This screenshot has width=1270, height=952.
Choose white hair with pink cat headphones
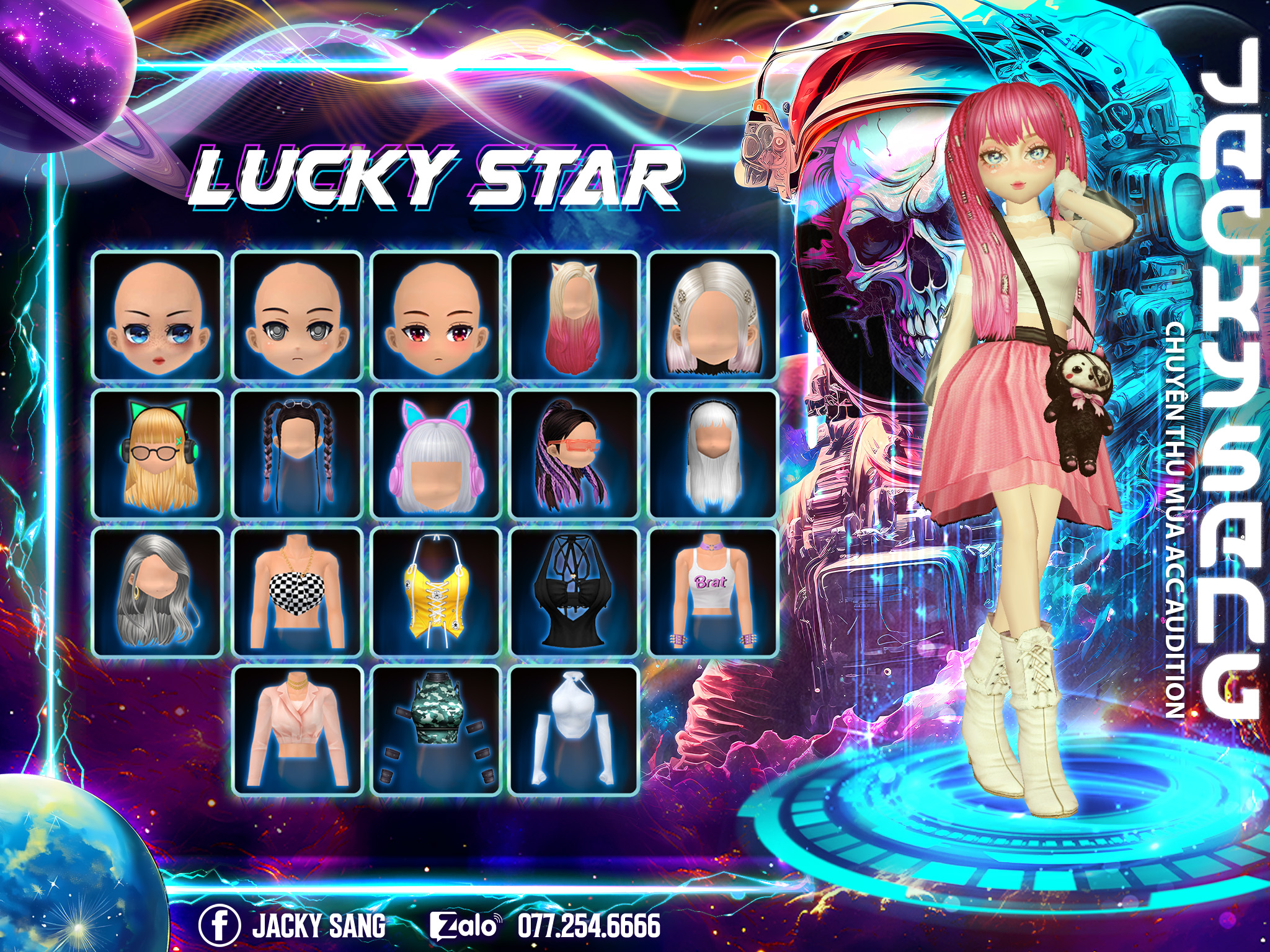pos(436,454)
